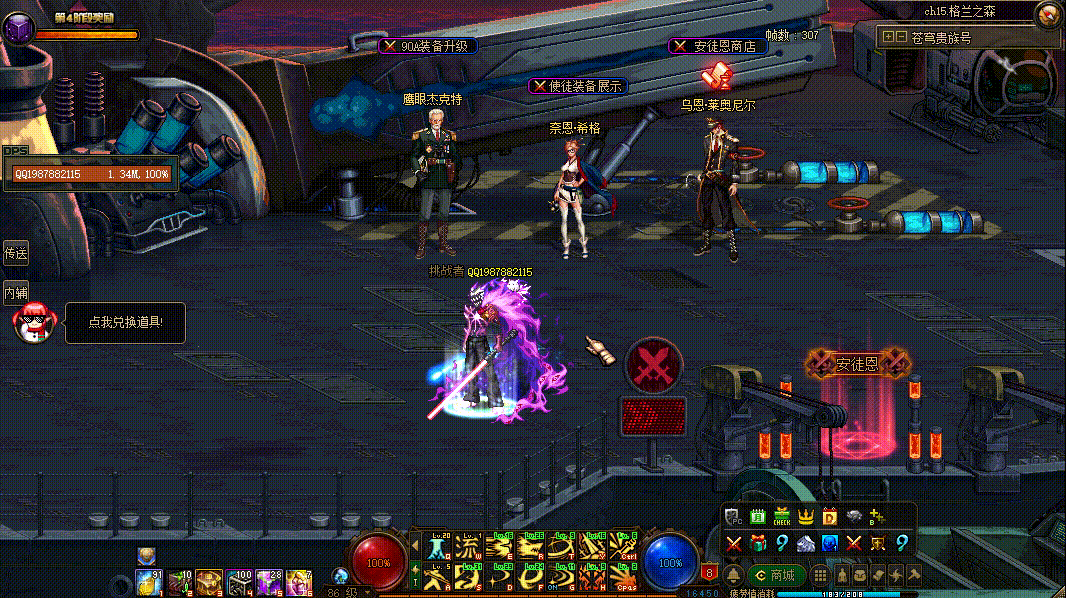Image resolution: width=1066 pixels, height=598 pixels.
Task: Click the compass button beside ch15 格兰之森
Action: 1048,14
